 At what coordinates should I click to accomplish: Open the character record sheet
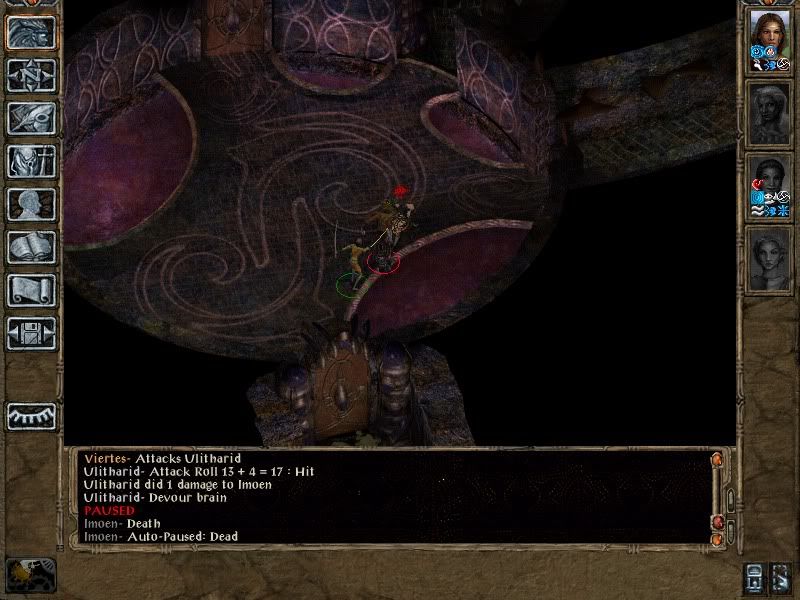click(31, 204)
